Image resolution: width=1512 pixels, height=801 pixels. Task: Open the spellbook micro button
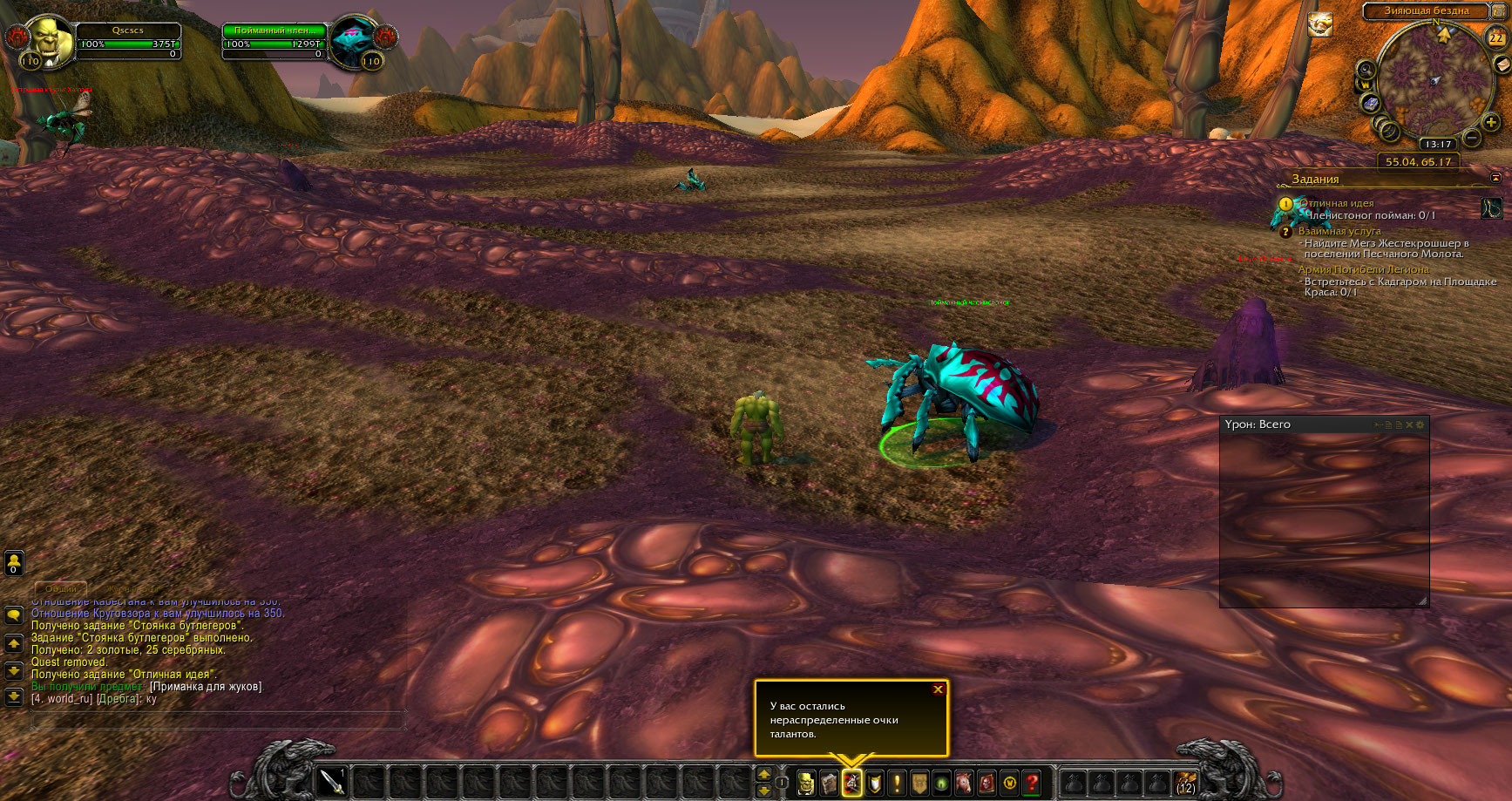pyautogui.click(x=829, y=783)
